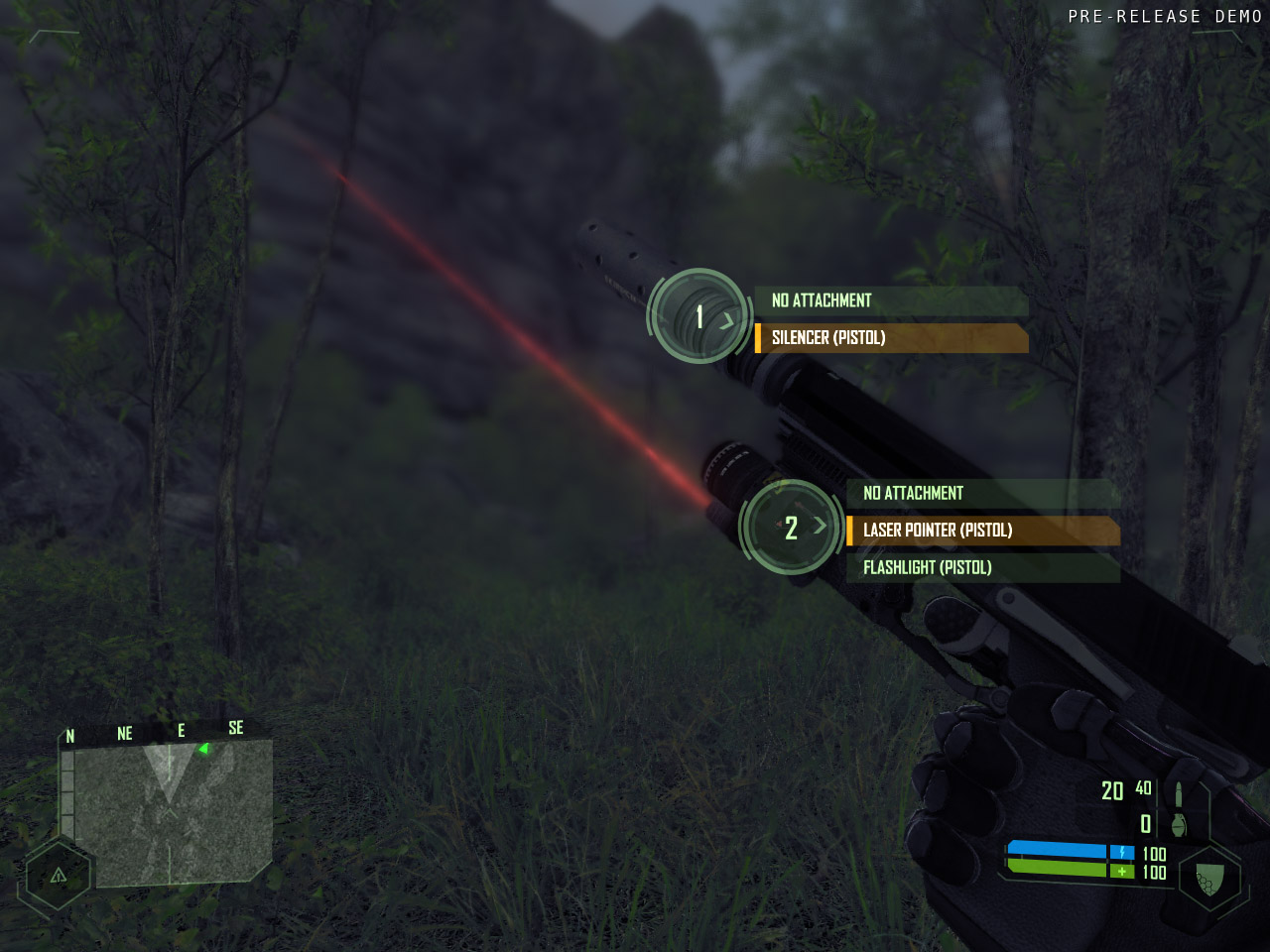This screenshot has height=952, width=1270.
Task: Click the attachment slot 2 circle
Action: [x=792, y=528]
